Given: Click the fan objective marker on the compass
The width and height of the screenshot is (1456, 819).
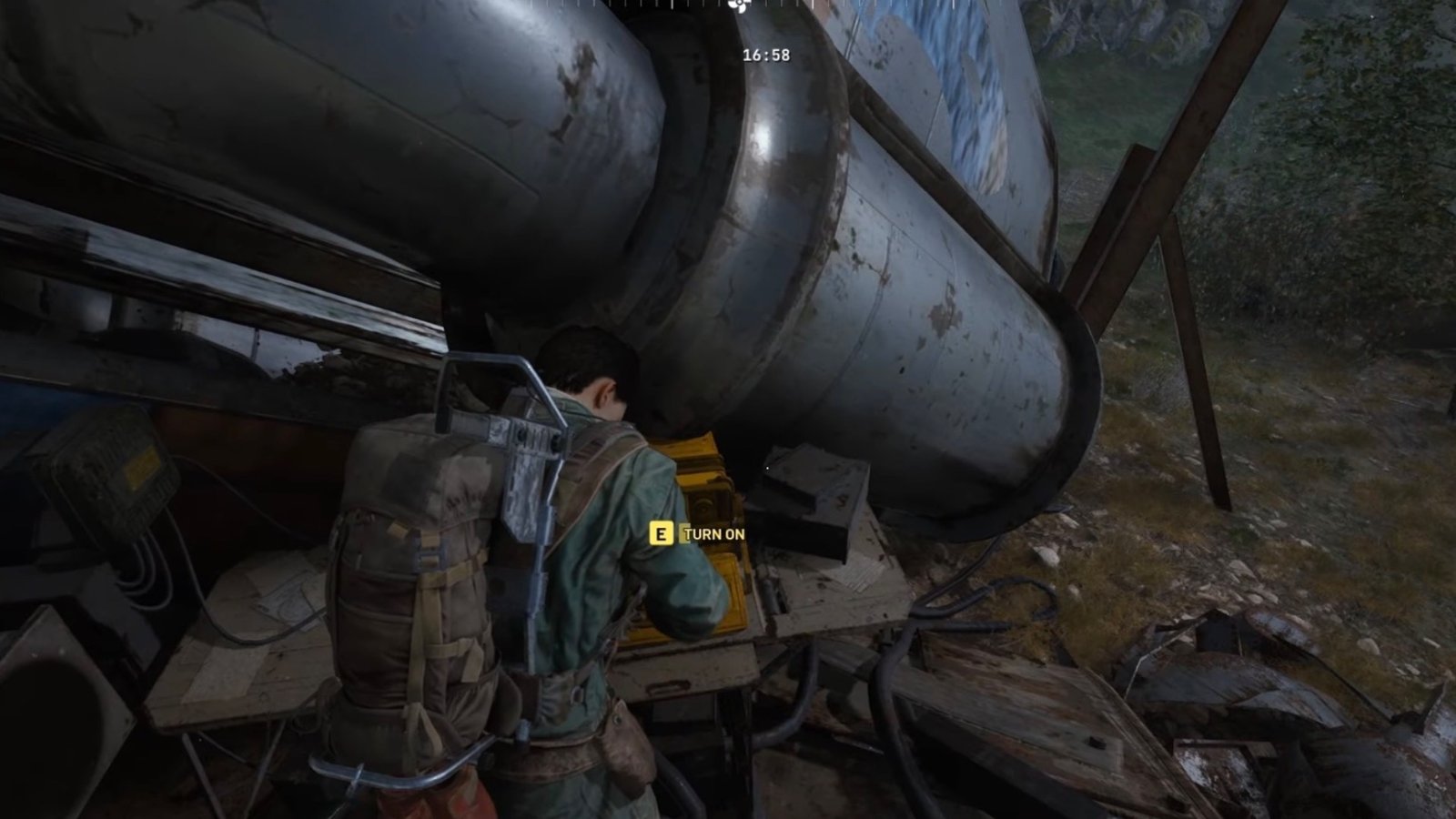Looking at the screenshot, I should [737, 5].
